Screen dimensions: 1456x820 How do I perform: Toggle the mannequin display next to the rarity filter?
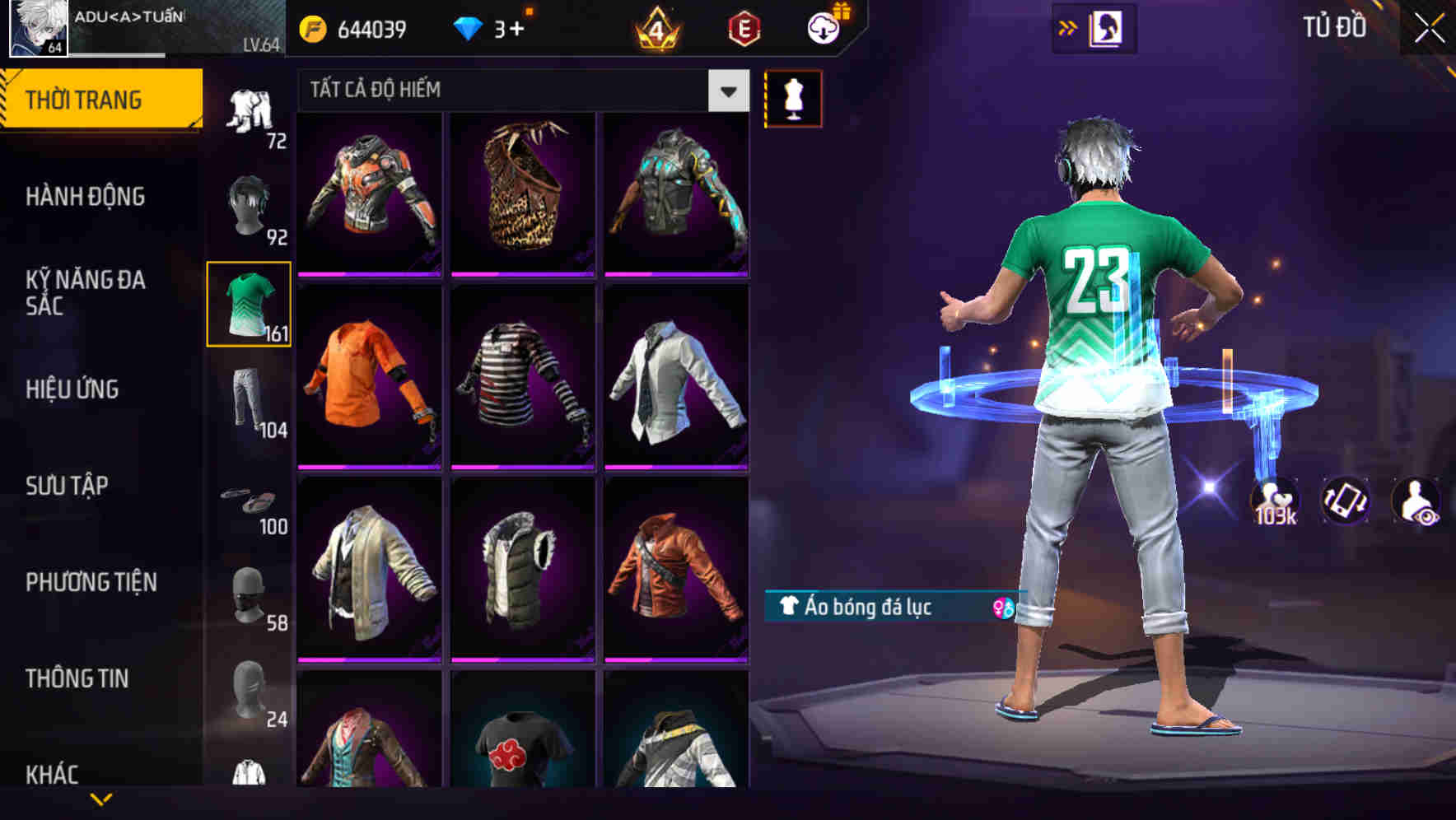pos(793,97)
